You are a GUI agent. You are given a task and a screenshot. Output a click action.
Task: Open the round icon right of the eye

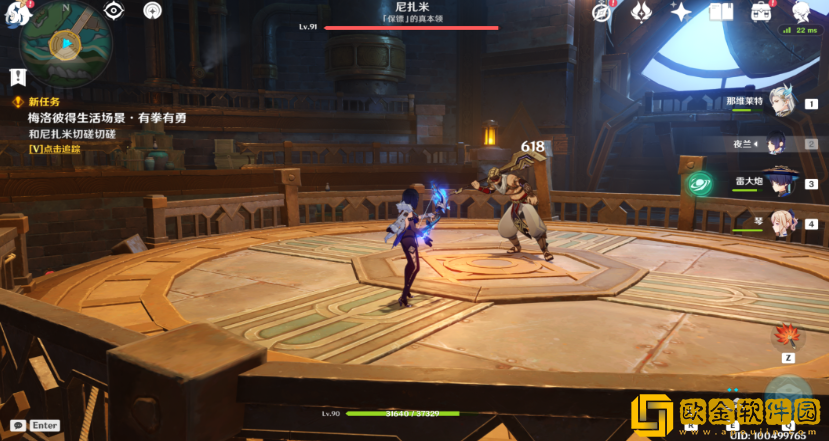pos(152,11)
